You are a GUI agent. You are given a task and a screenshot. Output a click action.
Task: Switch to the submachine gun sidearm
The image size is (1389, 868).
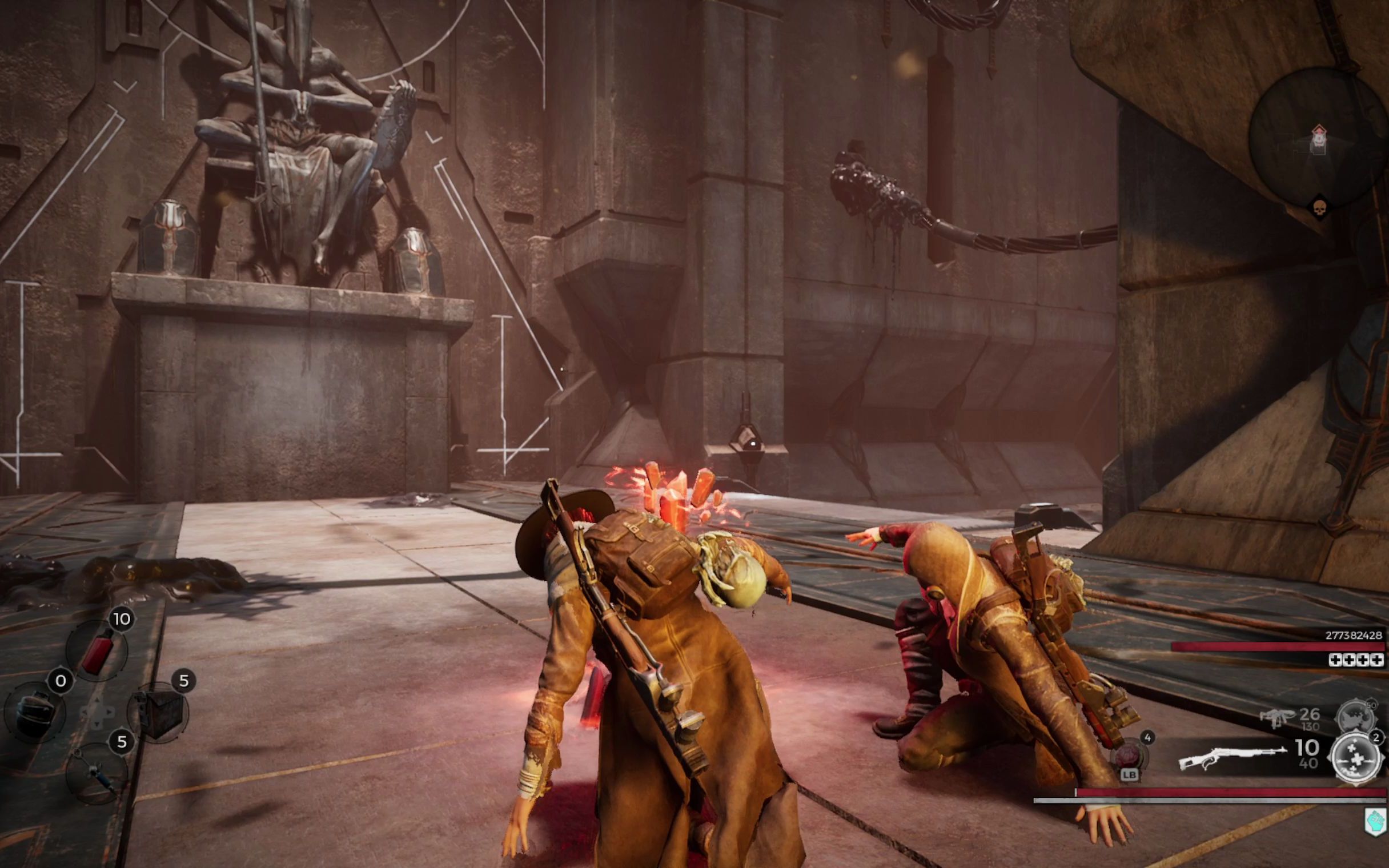(1276, 718)
